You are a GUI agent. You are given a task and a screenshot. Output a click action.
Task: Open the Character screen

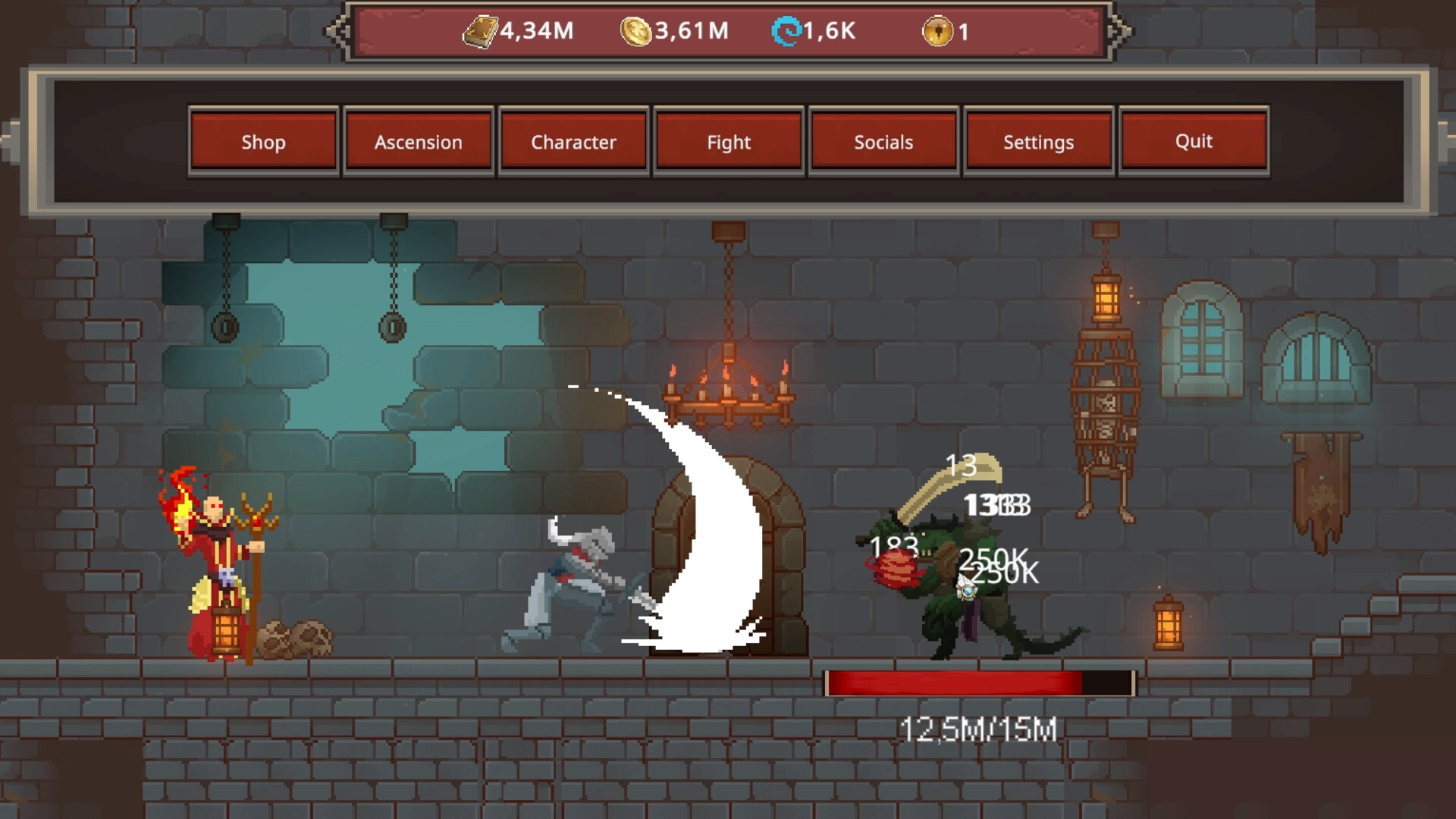click(x=573, y=142)
